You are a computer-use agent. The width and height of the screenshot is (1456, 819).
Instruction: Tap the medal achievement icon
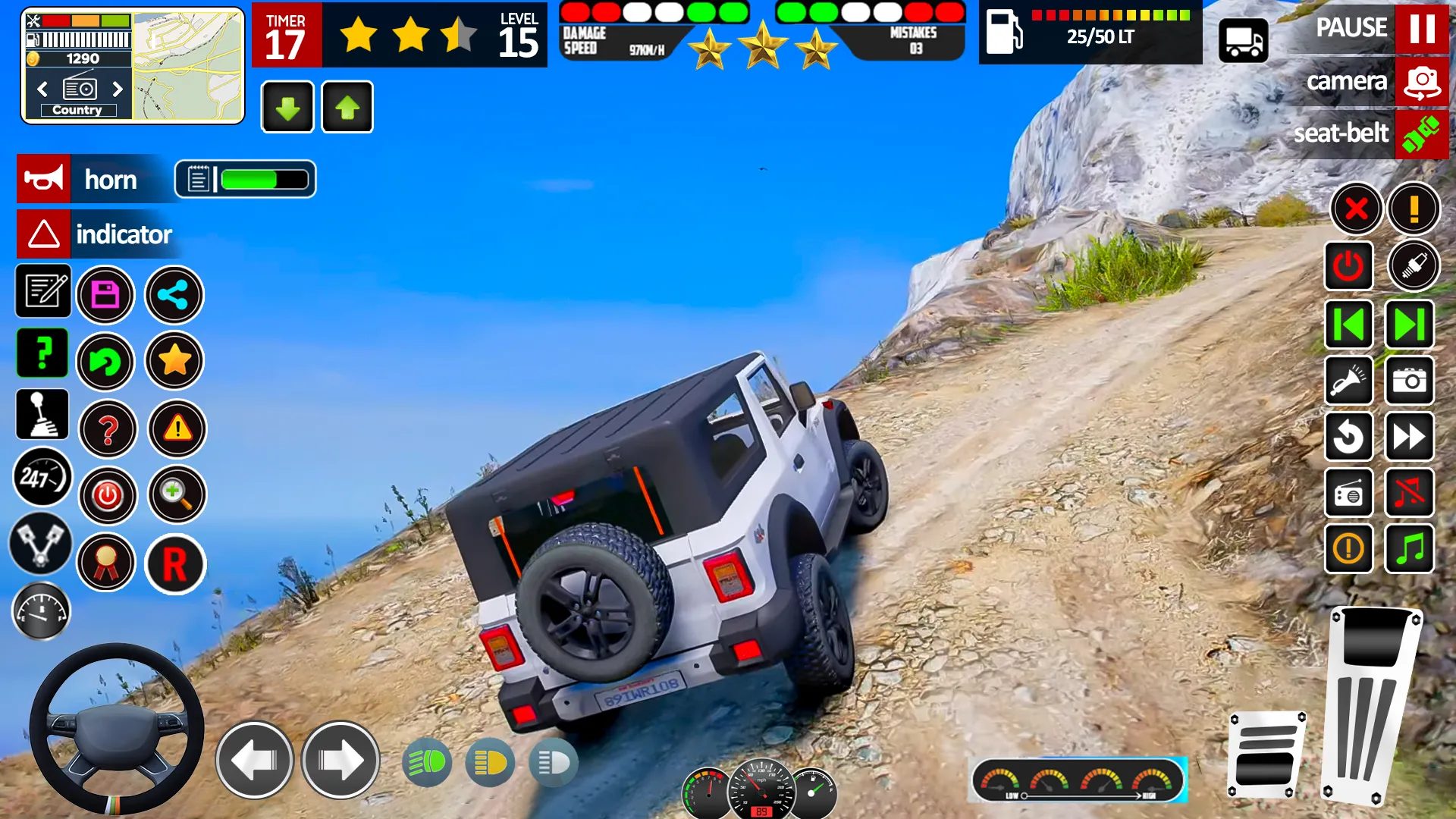(x=105, y=563)
